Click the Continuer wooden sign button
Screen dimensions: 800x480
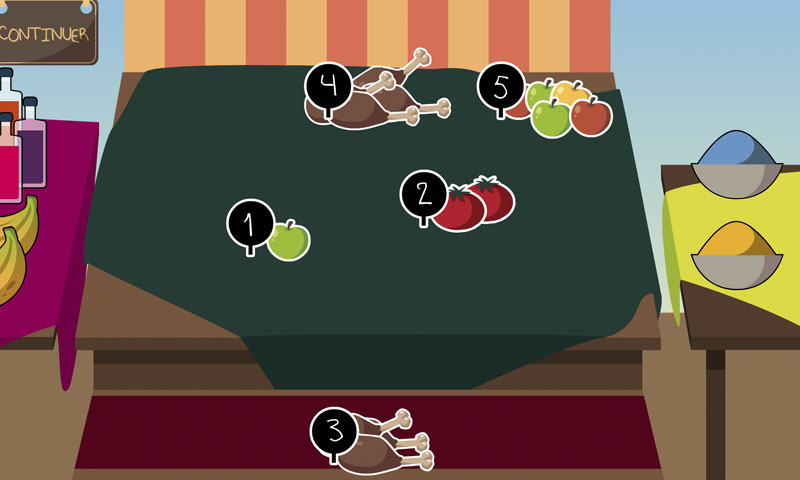pos(45,34)
